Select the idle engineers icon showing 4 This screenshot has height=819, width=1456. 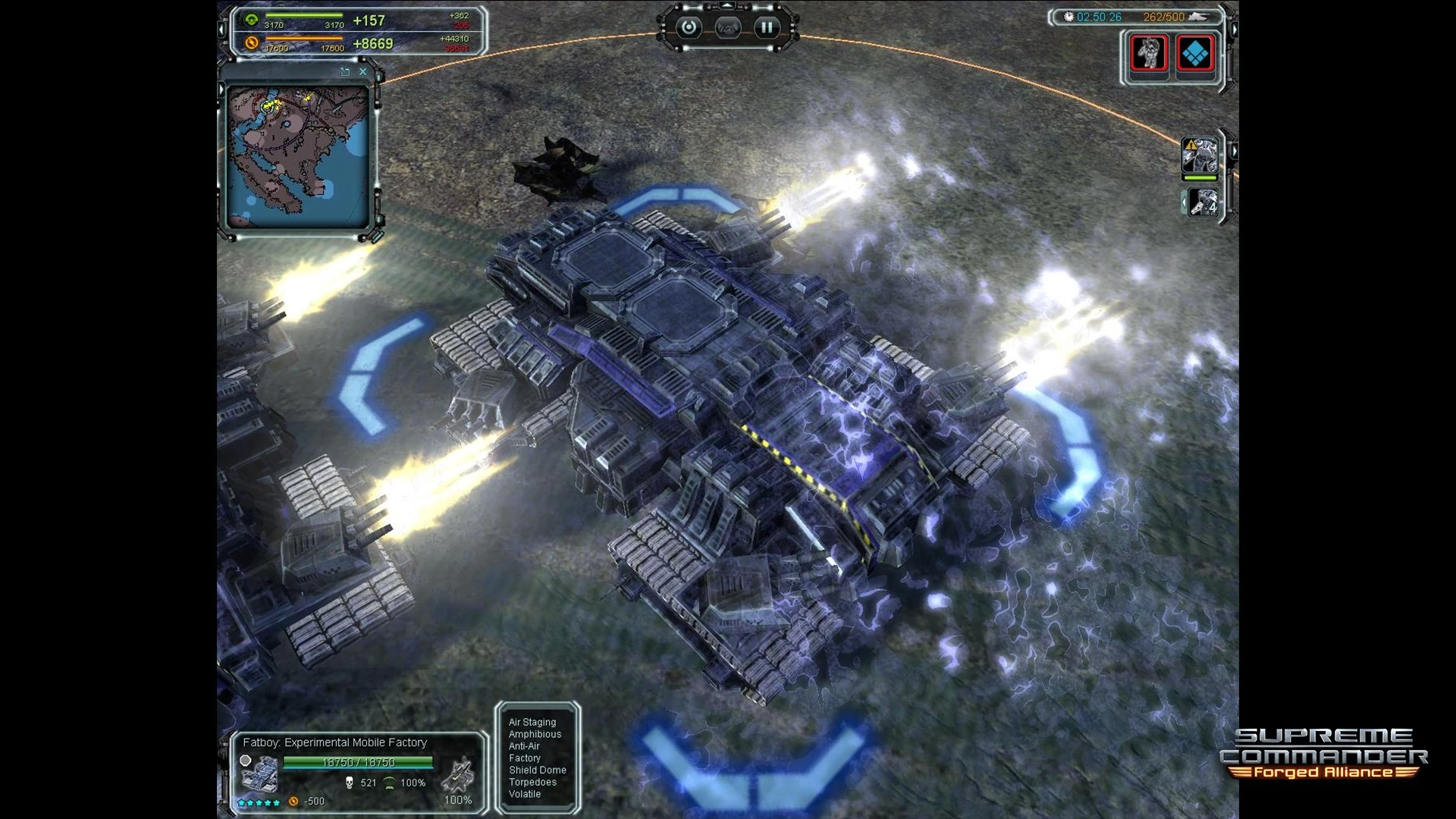coord(1203,202)
